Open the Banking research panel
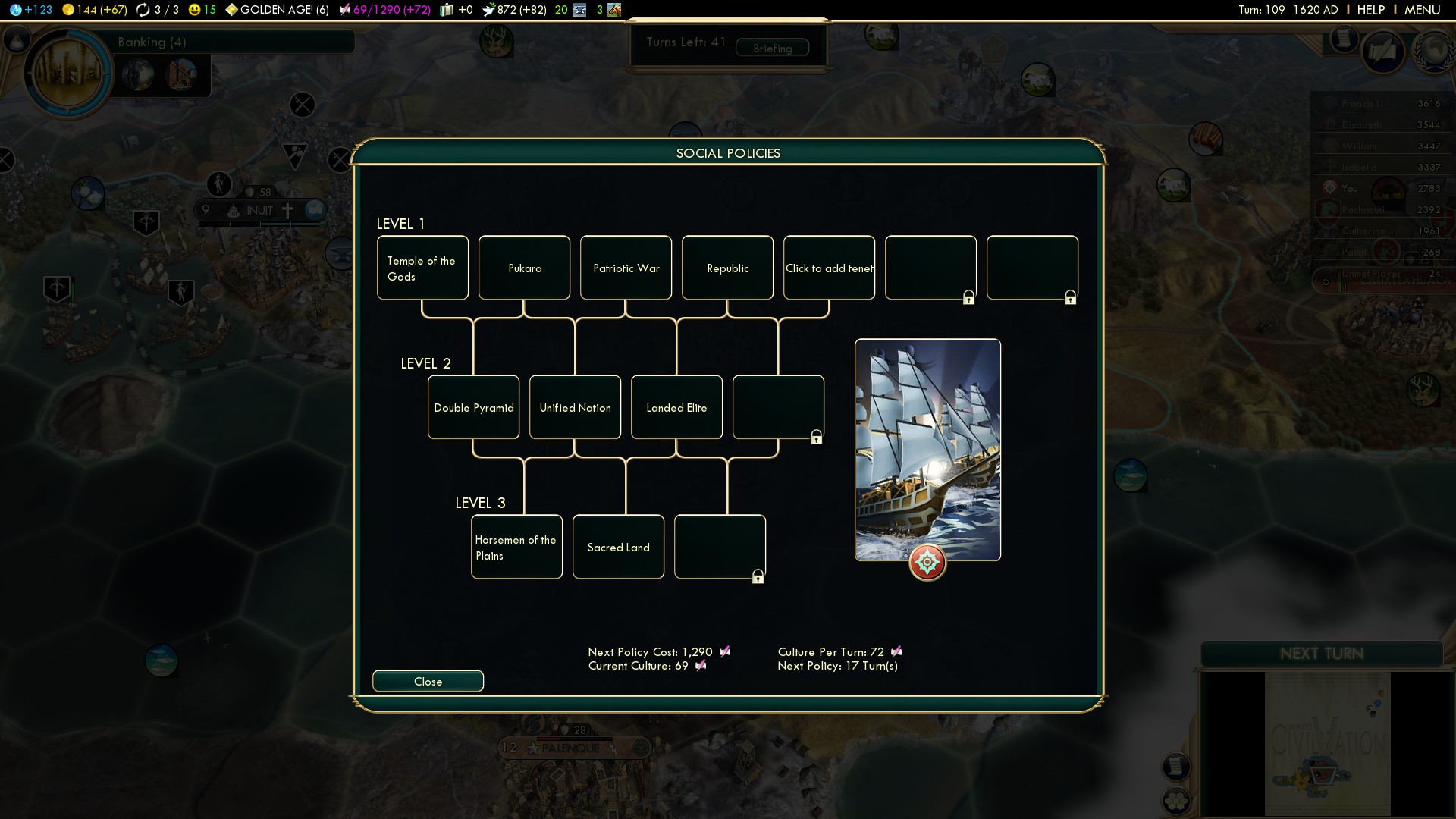The image size is (1456, 819). pos(152,42)
